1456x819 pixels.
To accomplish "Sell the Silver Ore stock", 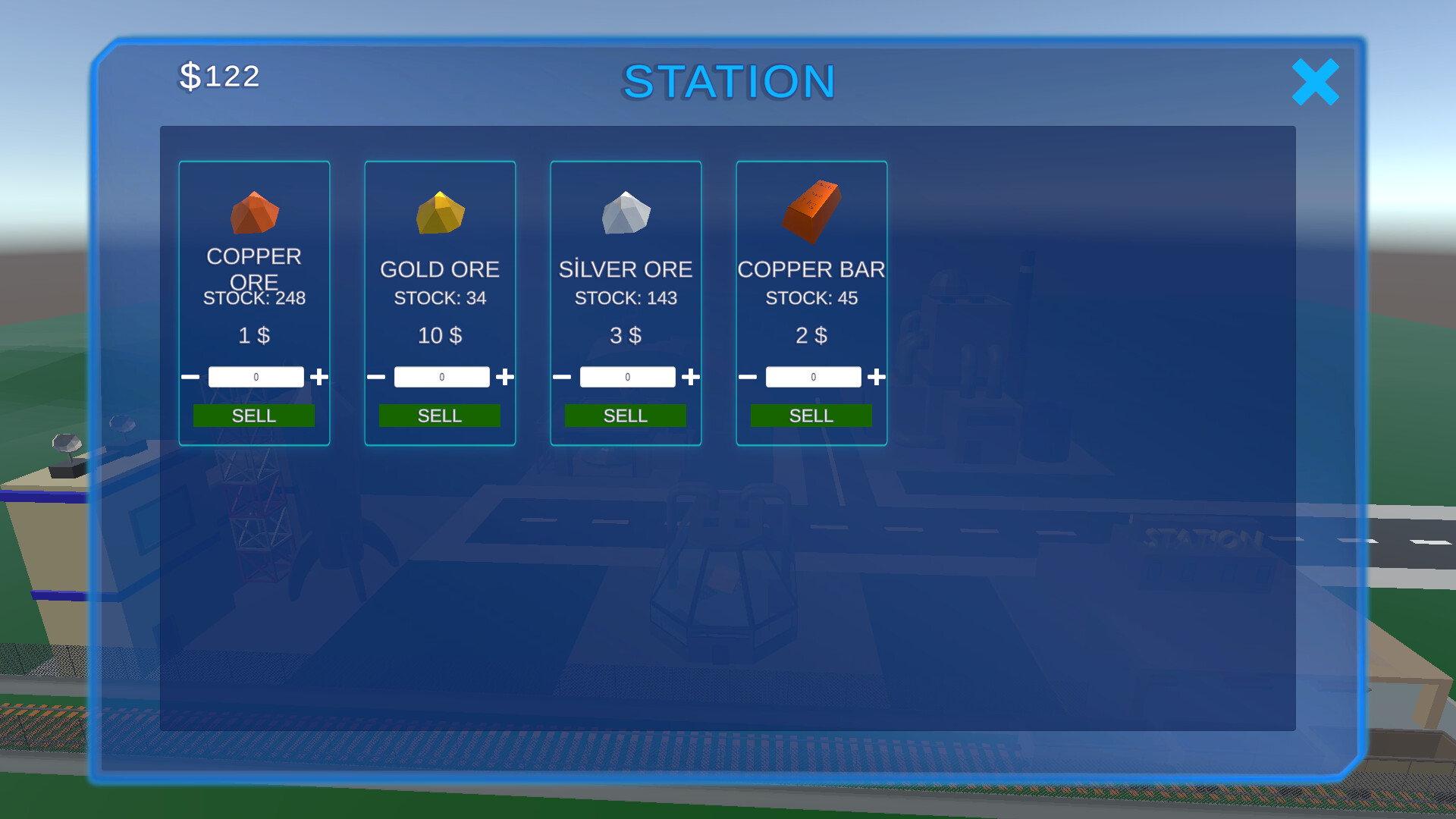I will pyautogui.click(x=626, y=416).
